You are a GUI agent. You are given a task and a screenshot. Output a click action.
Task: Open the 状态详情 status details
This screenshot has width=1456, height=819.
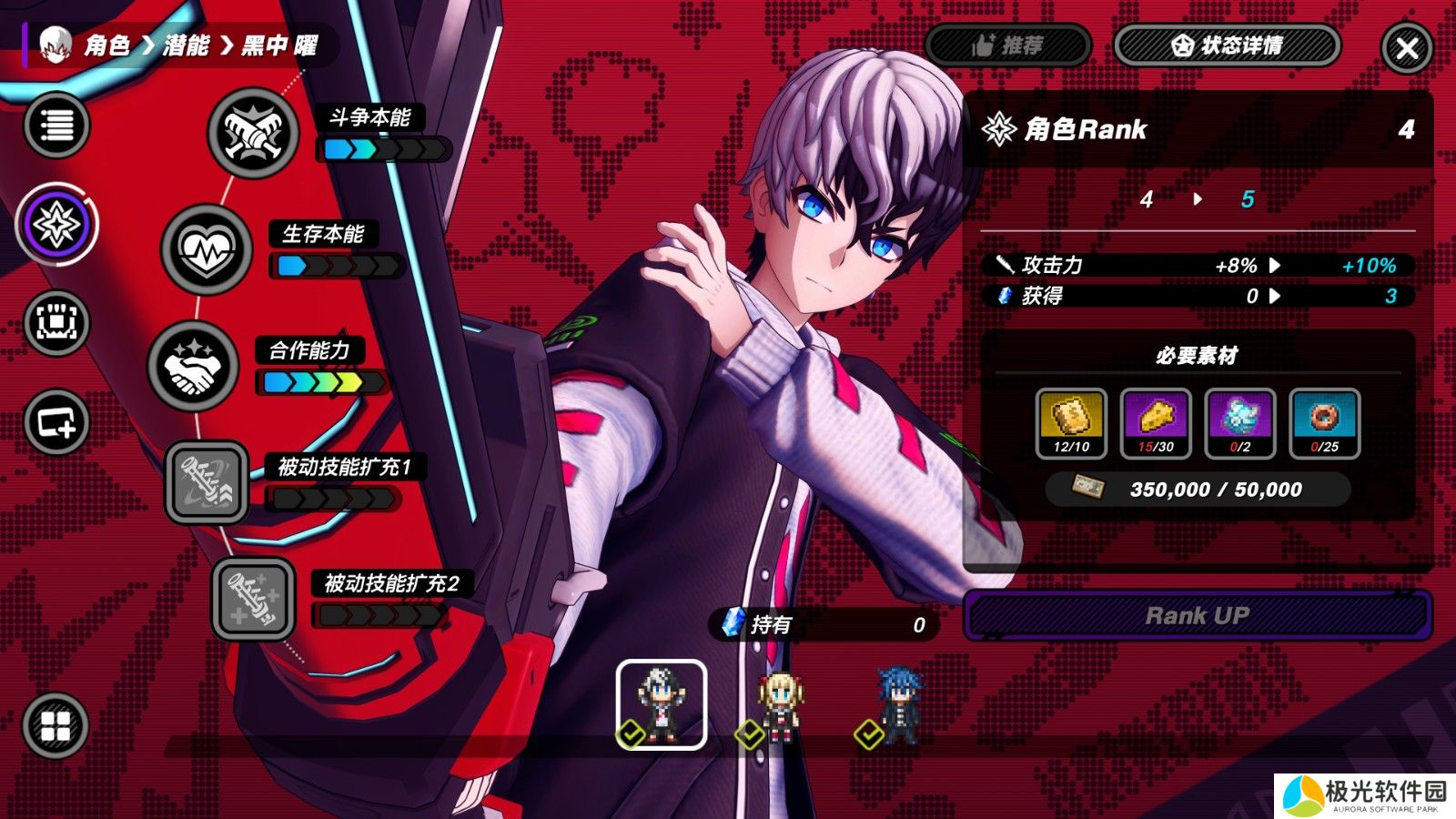[1227, 45]
